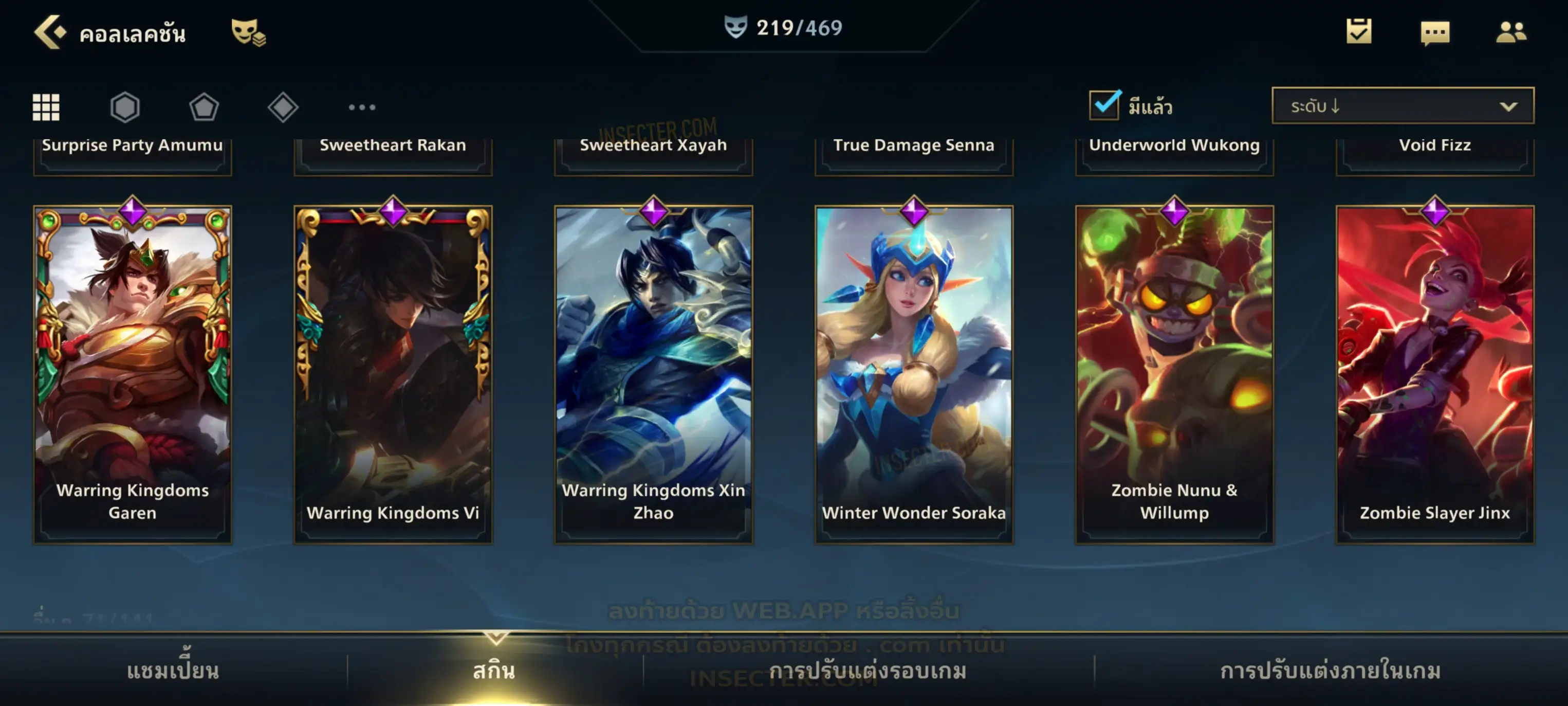Select the Warring Kingdoms Garen skin
Screen dimensions: 1568x706
[133, 373]
